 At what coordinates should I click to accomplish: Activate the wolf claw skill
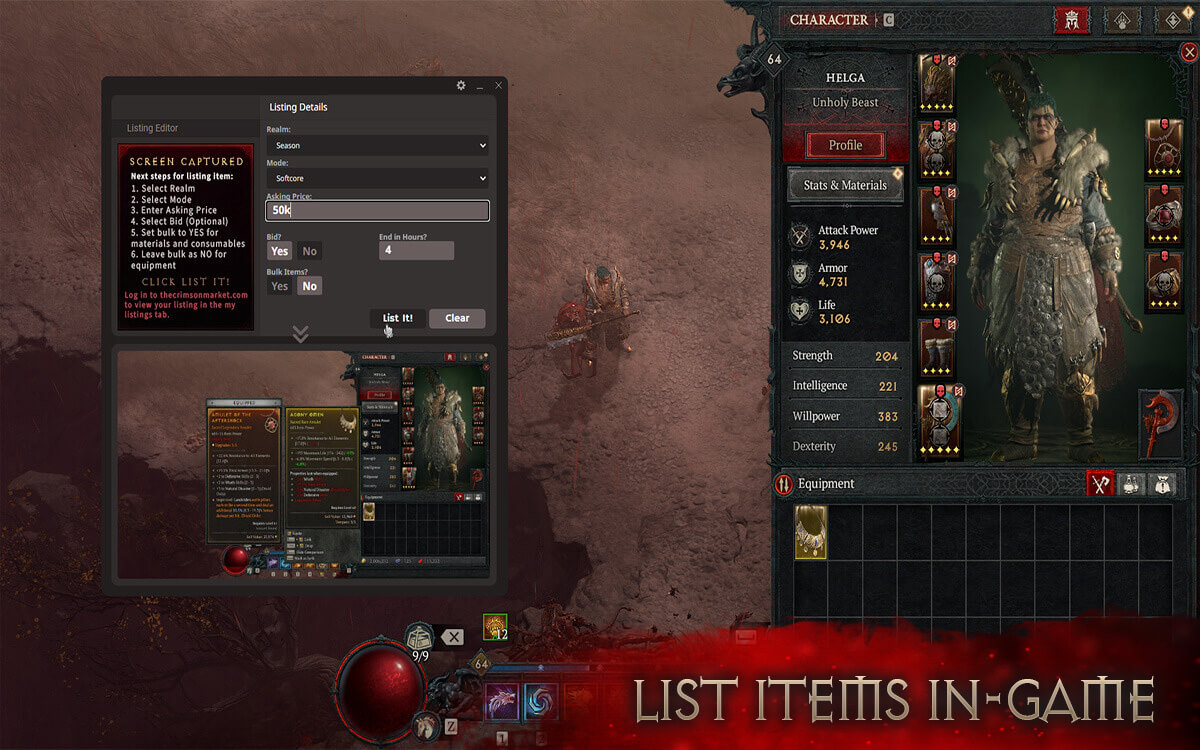click(502, 703)
